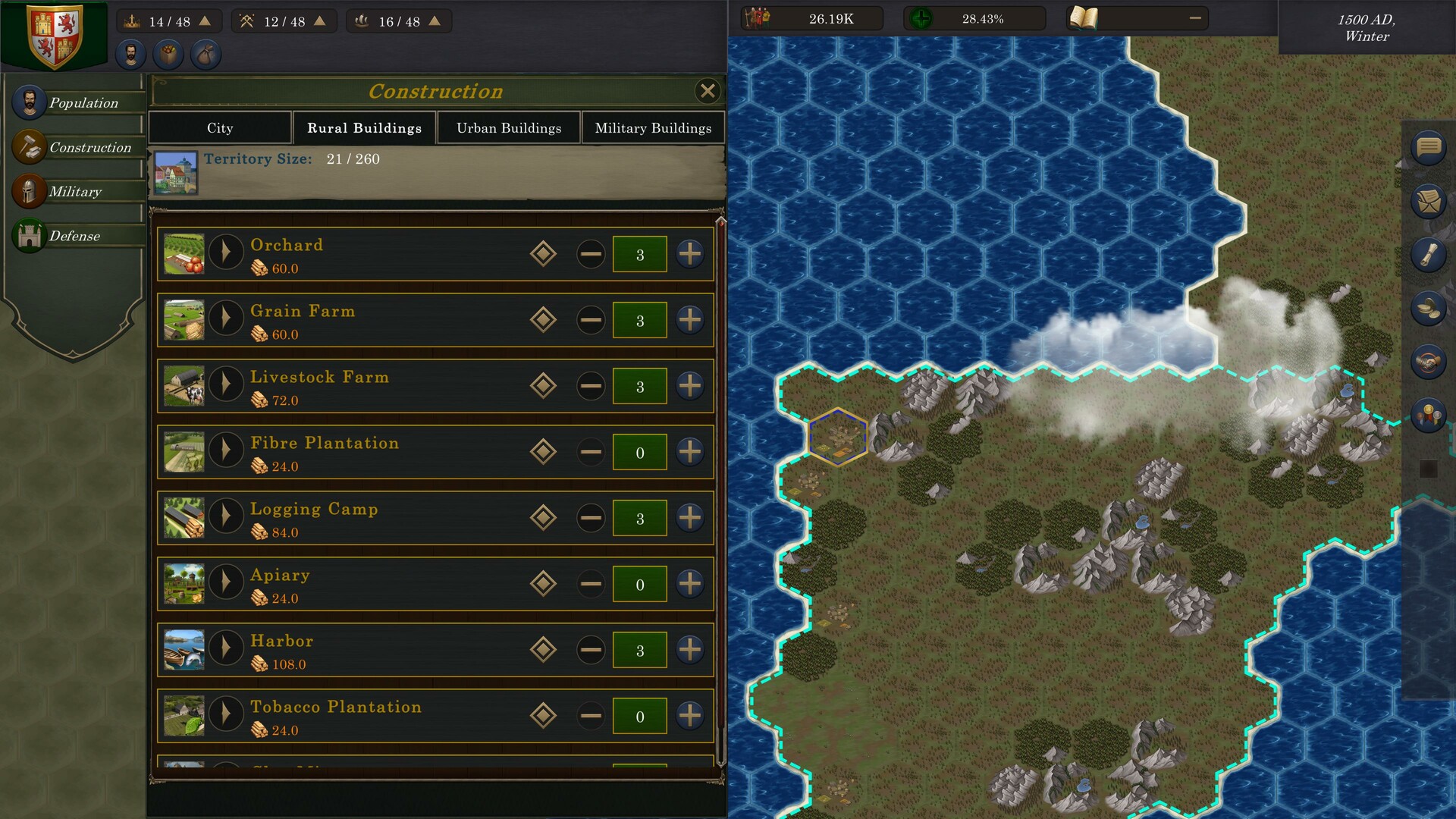Toggle the diamond priority marker for Orchard
The width and height of the screenshot is (1456, 819).
click(542, 254)
